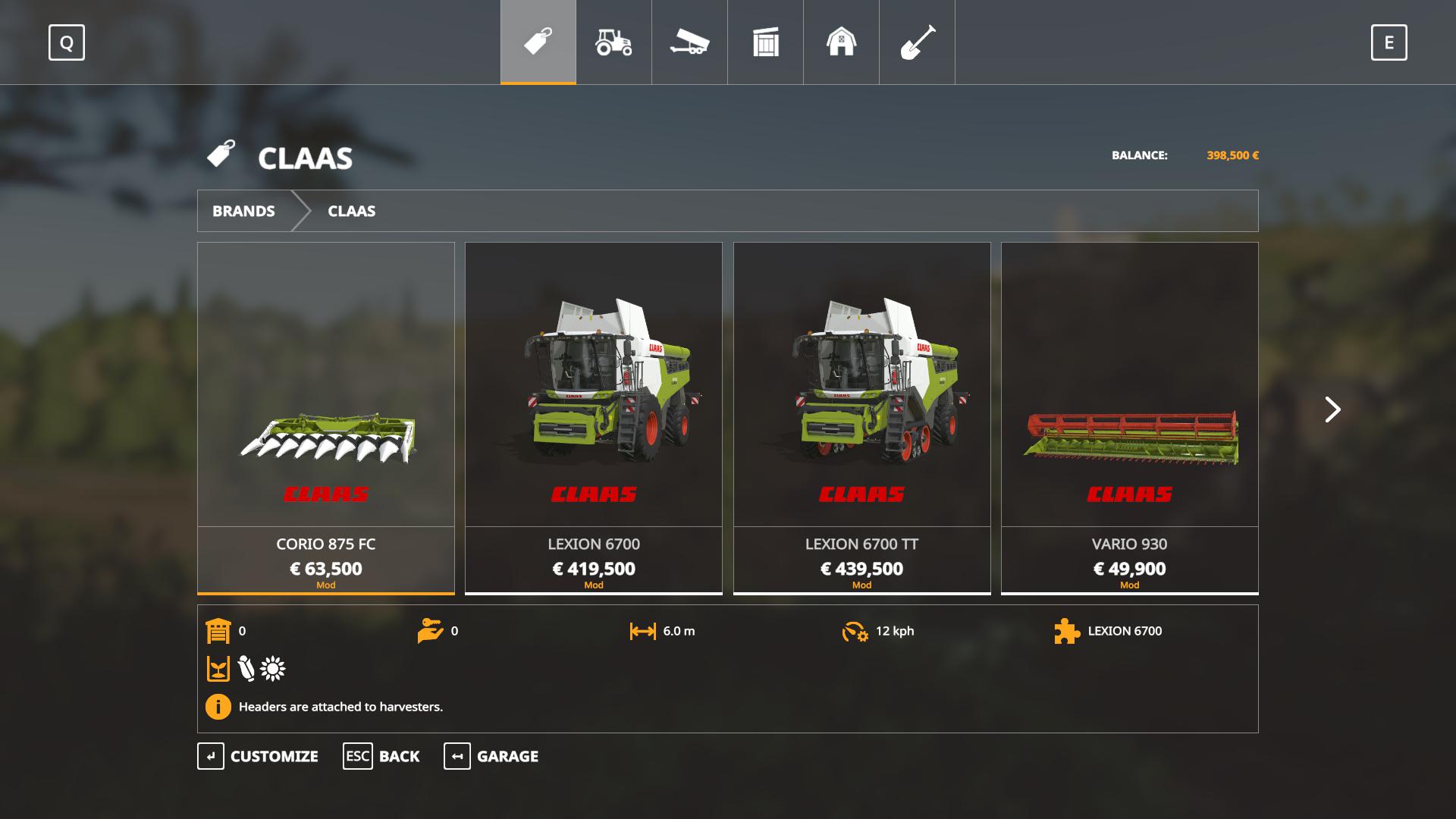
Task: Open CUSTOMIZE for the selected item
Action: [x=258, y=756]
